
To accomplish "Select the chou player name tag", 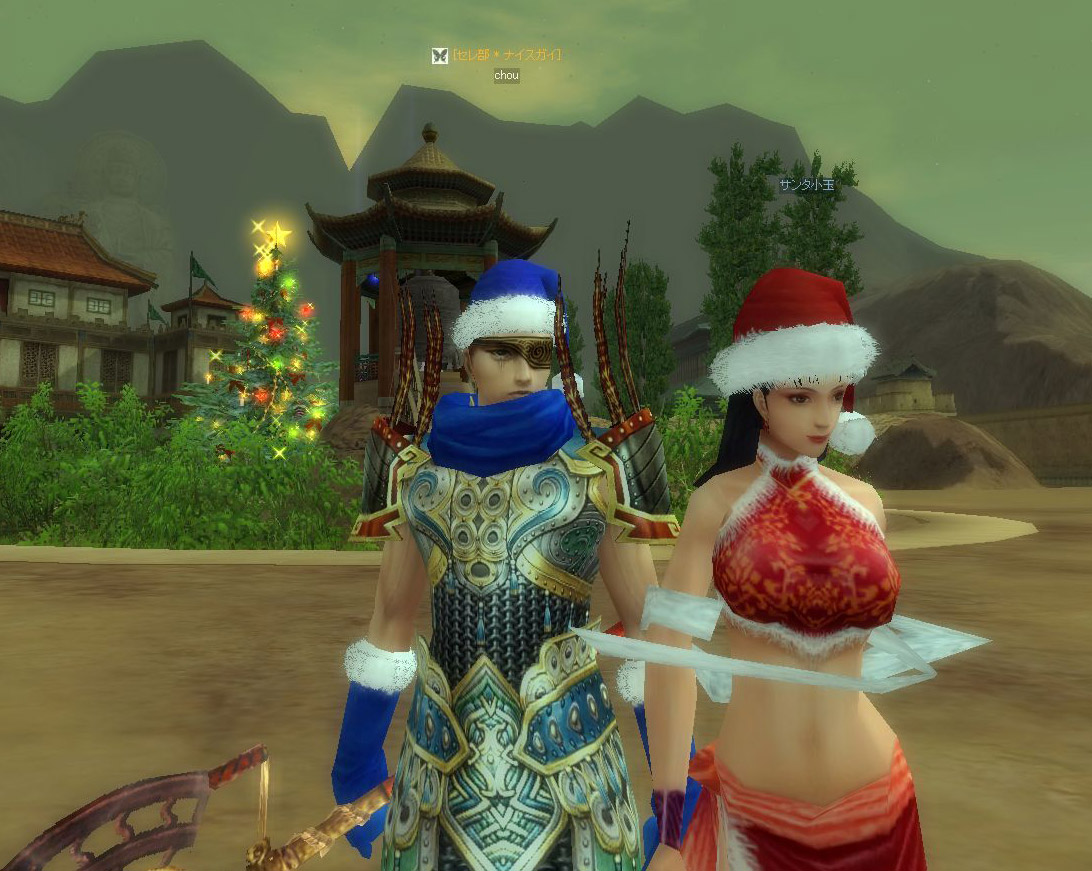I will pyautogui.click(x=506, y=75).
